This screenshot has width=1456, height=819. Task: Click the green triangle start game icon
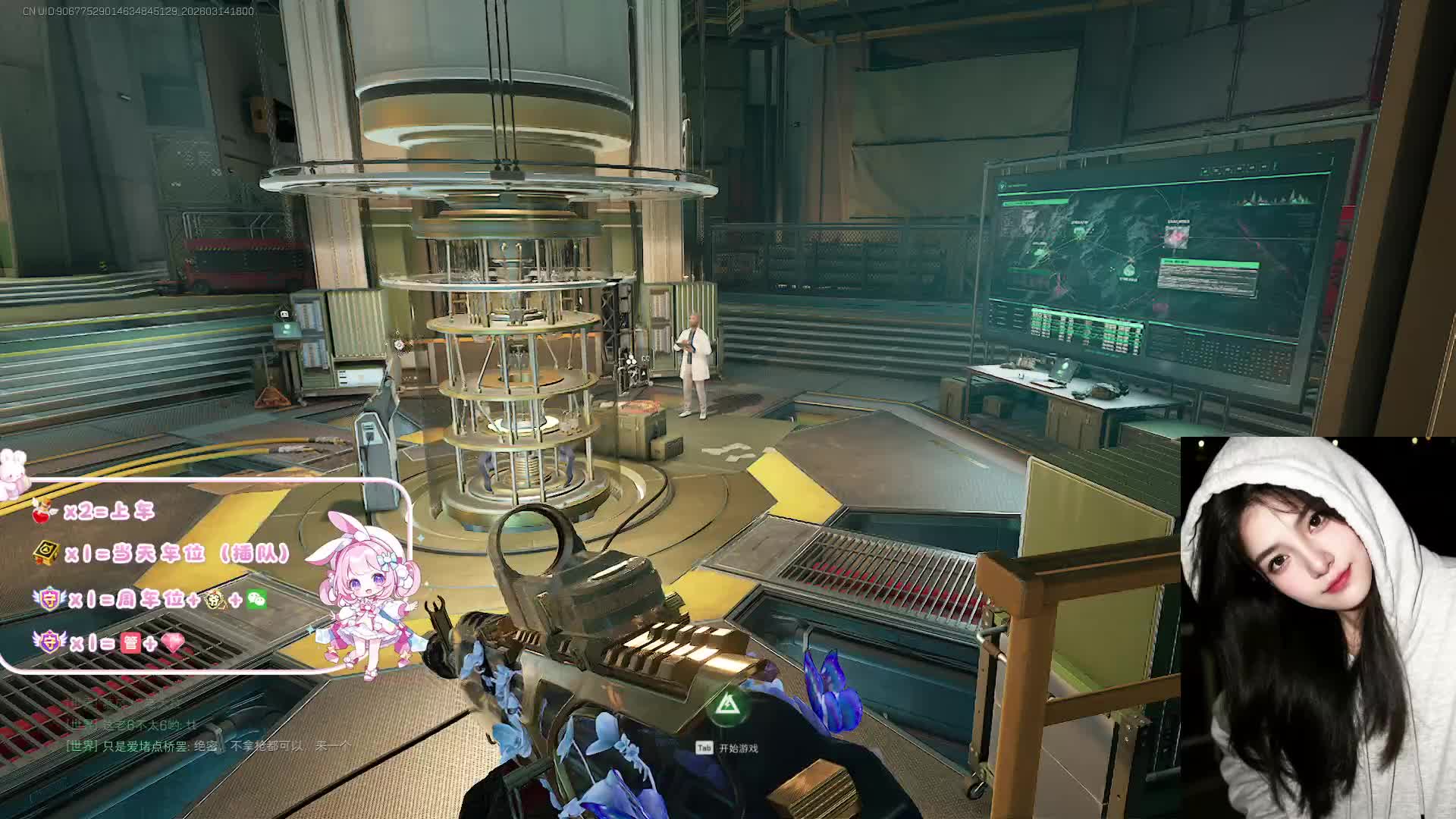point(728,705)
